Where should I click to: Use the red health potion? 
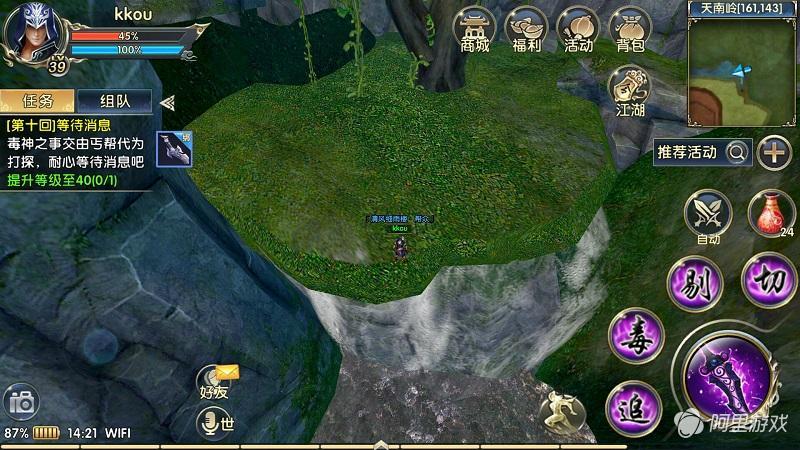(770, 213)
